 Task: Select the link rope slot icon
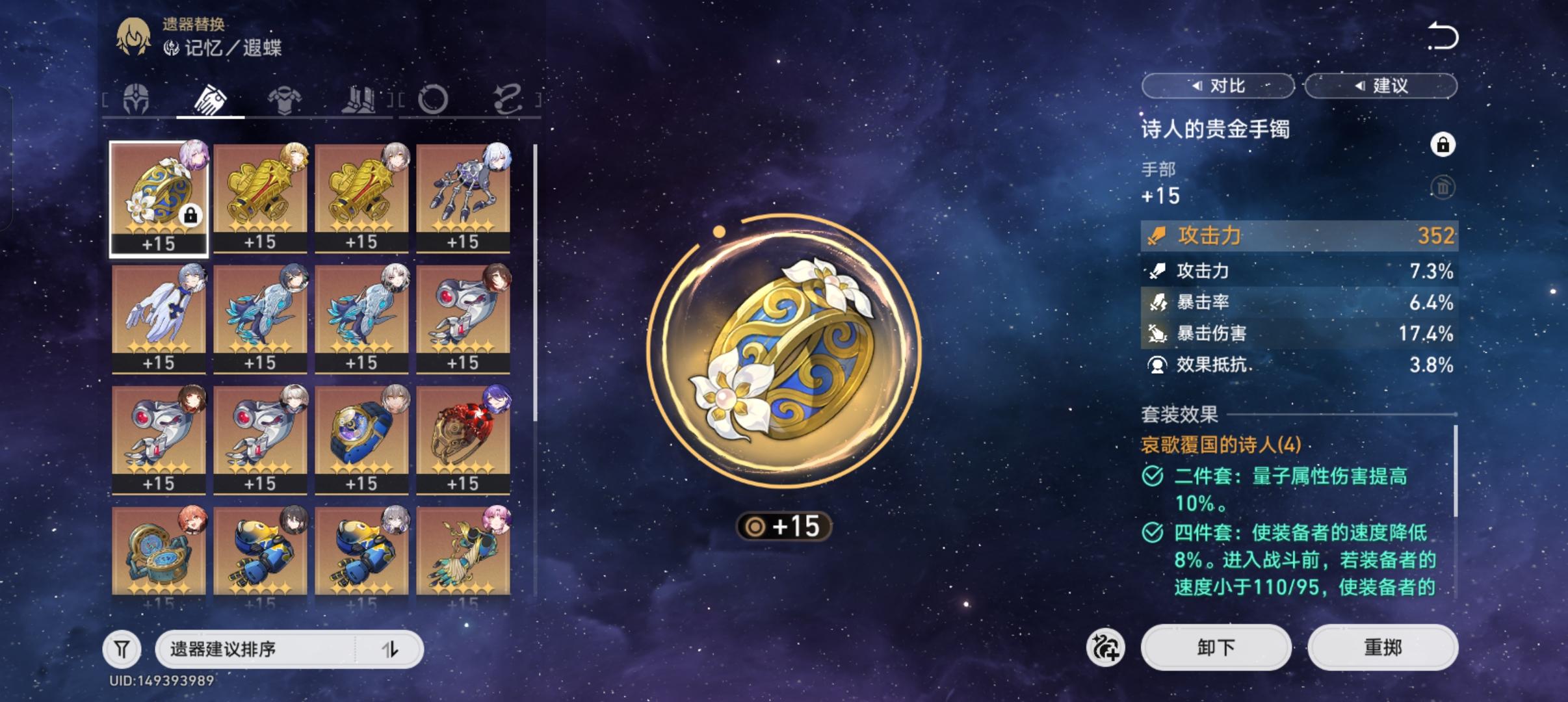pyautogui.click(x=508, y=99)
